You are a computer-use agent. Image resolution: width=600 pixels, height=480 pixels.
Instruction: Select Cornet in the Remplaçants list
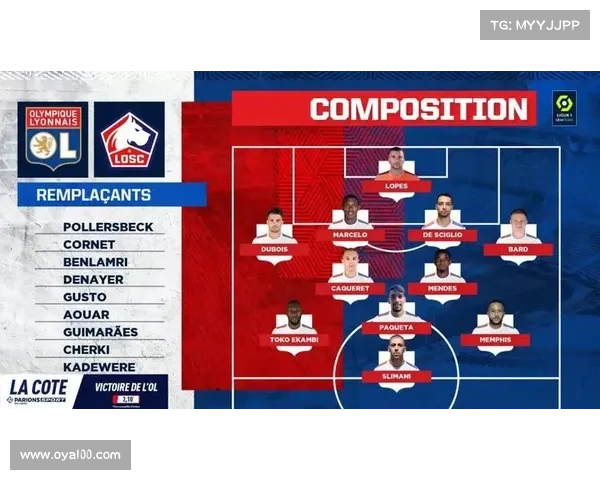(x=89, y=244)
